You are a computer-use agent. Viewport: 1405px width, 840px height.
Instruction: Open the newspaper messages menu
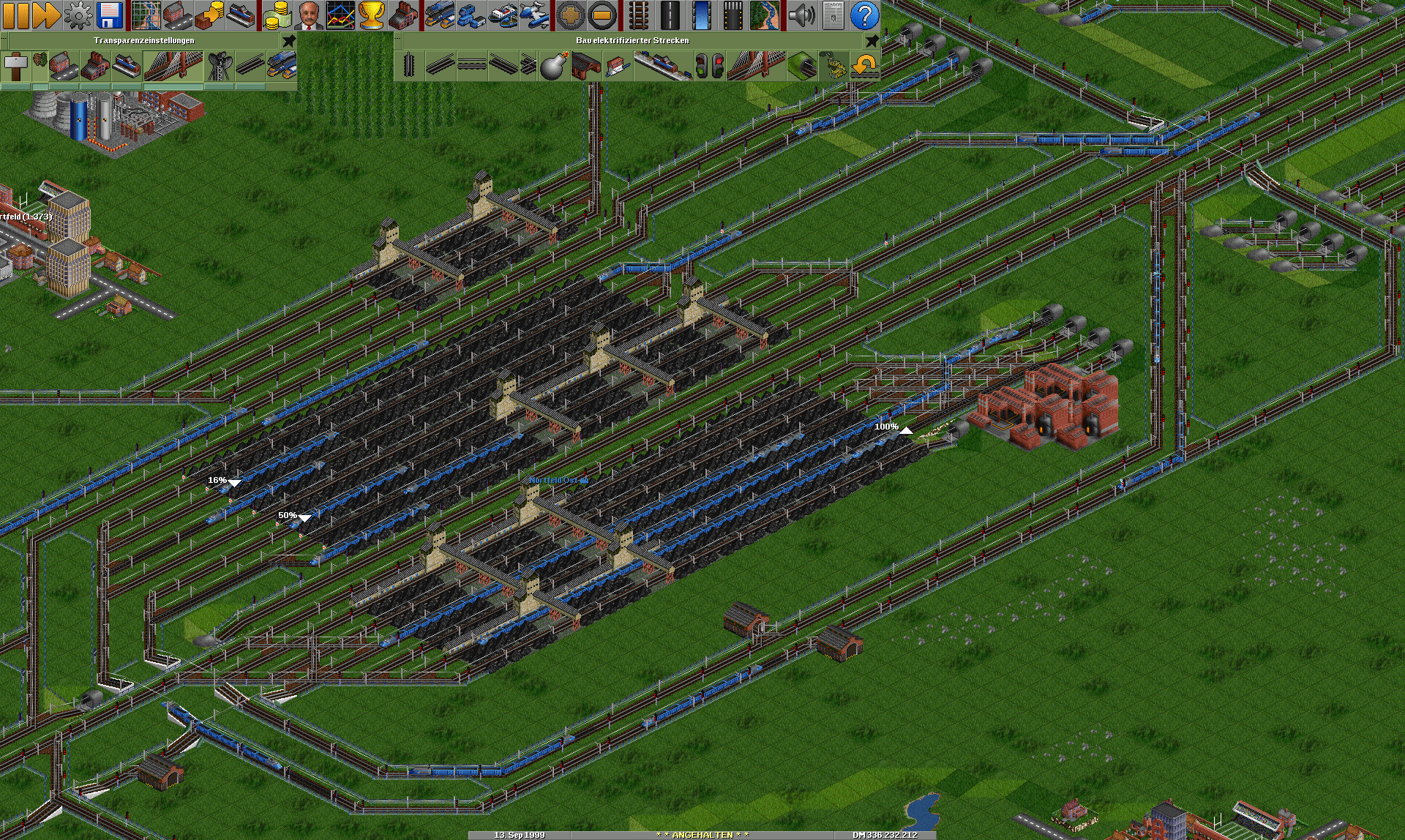(833, 15)
